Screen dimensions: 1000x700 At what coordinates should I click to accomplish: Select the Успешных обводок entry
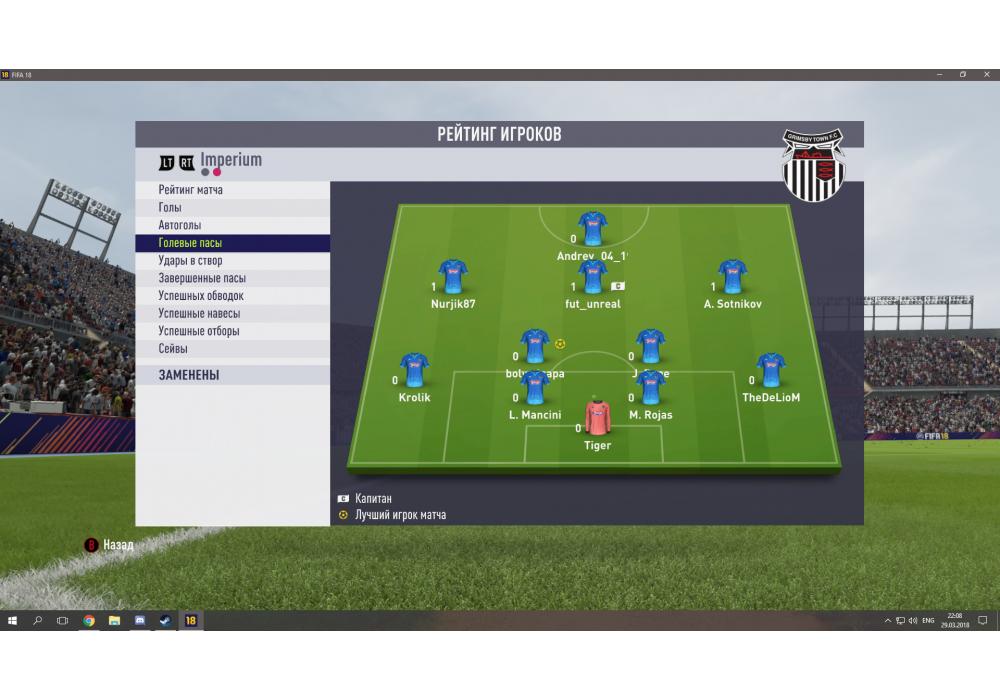[x=201, y=296]
